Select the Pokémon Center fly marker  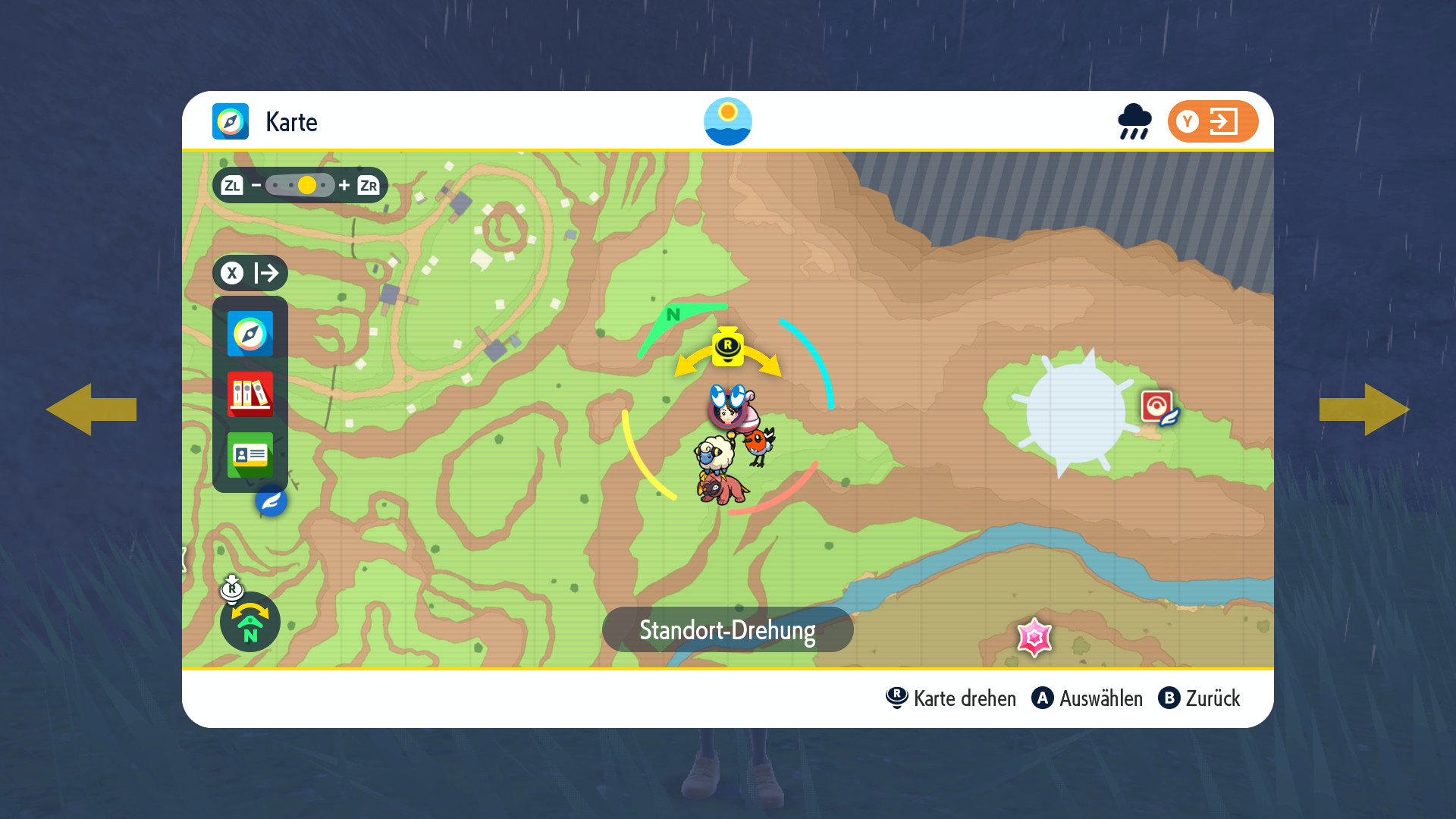[1158, 408]
